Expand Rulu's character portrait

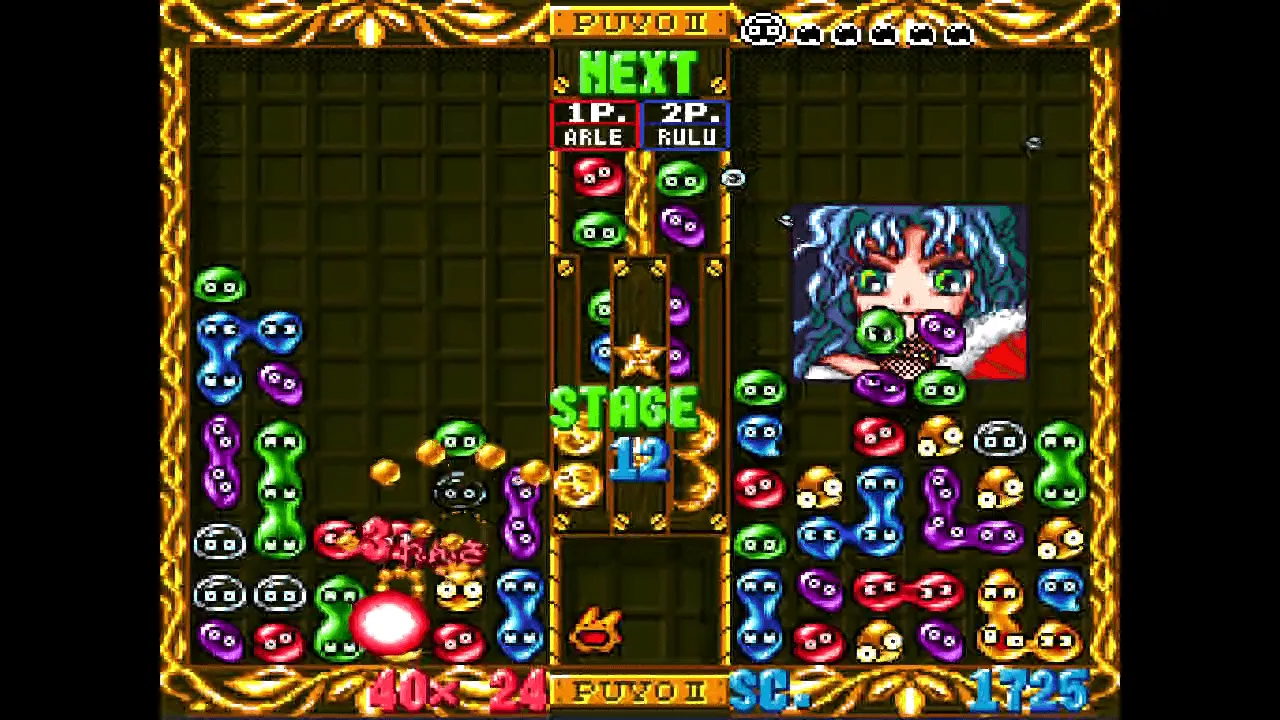click(x=908, y=290)
